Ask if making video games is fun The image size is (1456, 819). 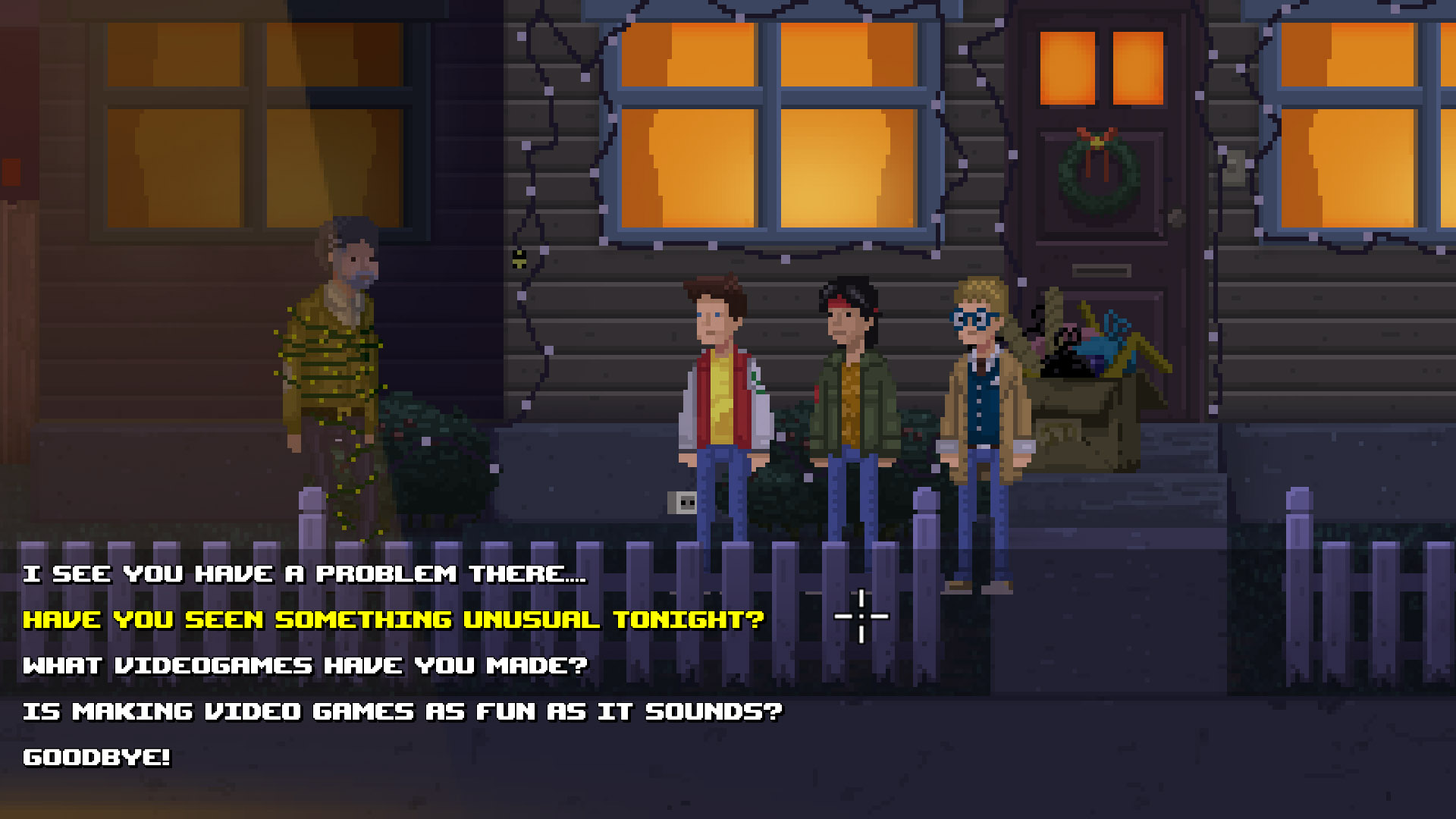click(x=402, y=711)
